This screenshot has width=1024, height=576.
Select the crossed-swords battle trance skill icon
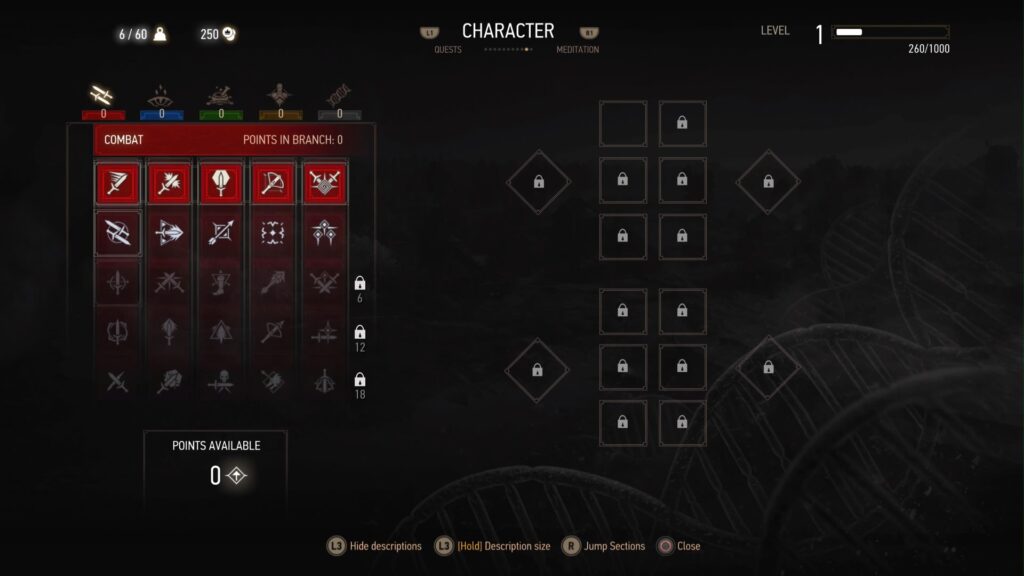pyautogui.click(x=325, y=183)
